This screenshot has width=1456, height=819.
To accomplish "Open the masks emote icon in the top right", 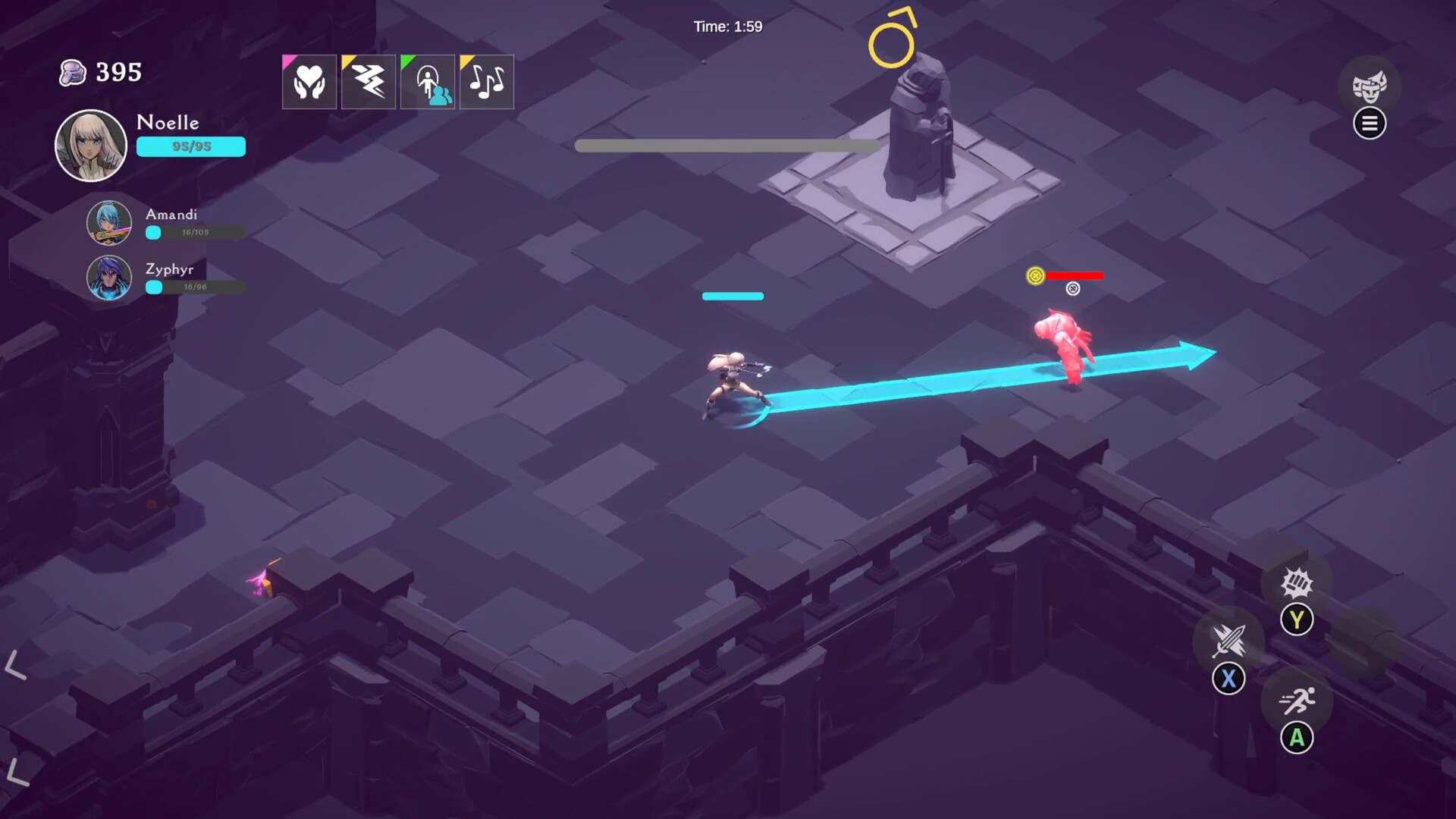I will pos(1370,86).
